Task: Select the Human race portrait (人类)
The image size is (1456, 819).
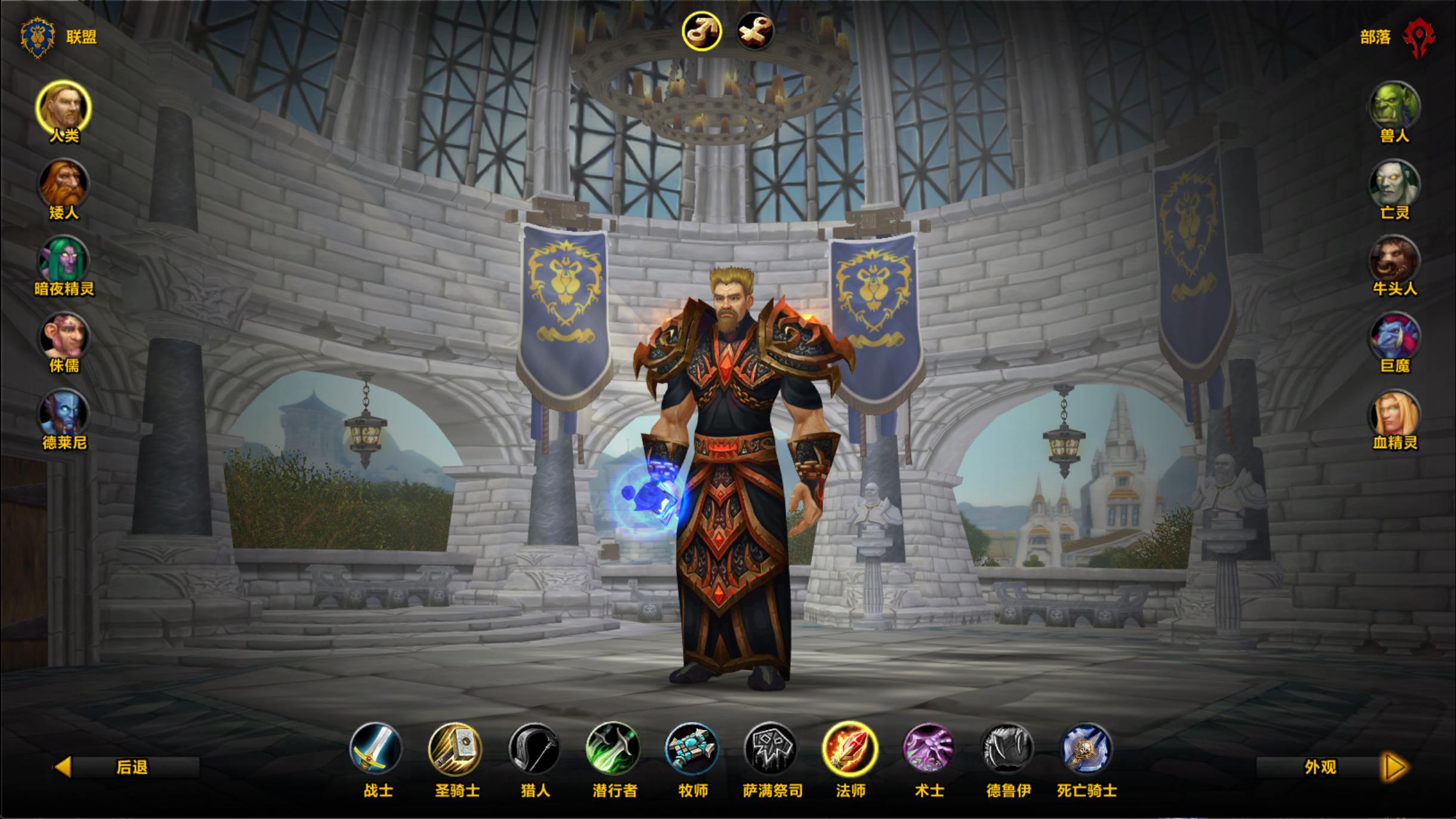Action: point(63,108)
